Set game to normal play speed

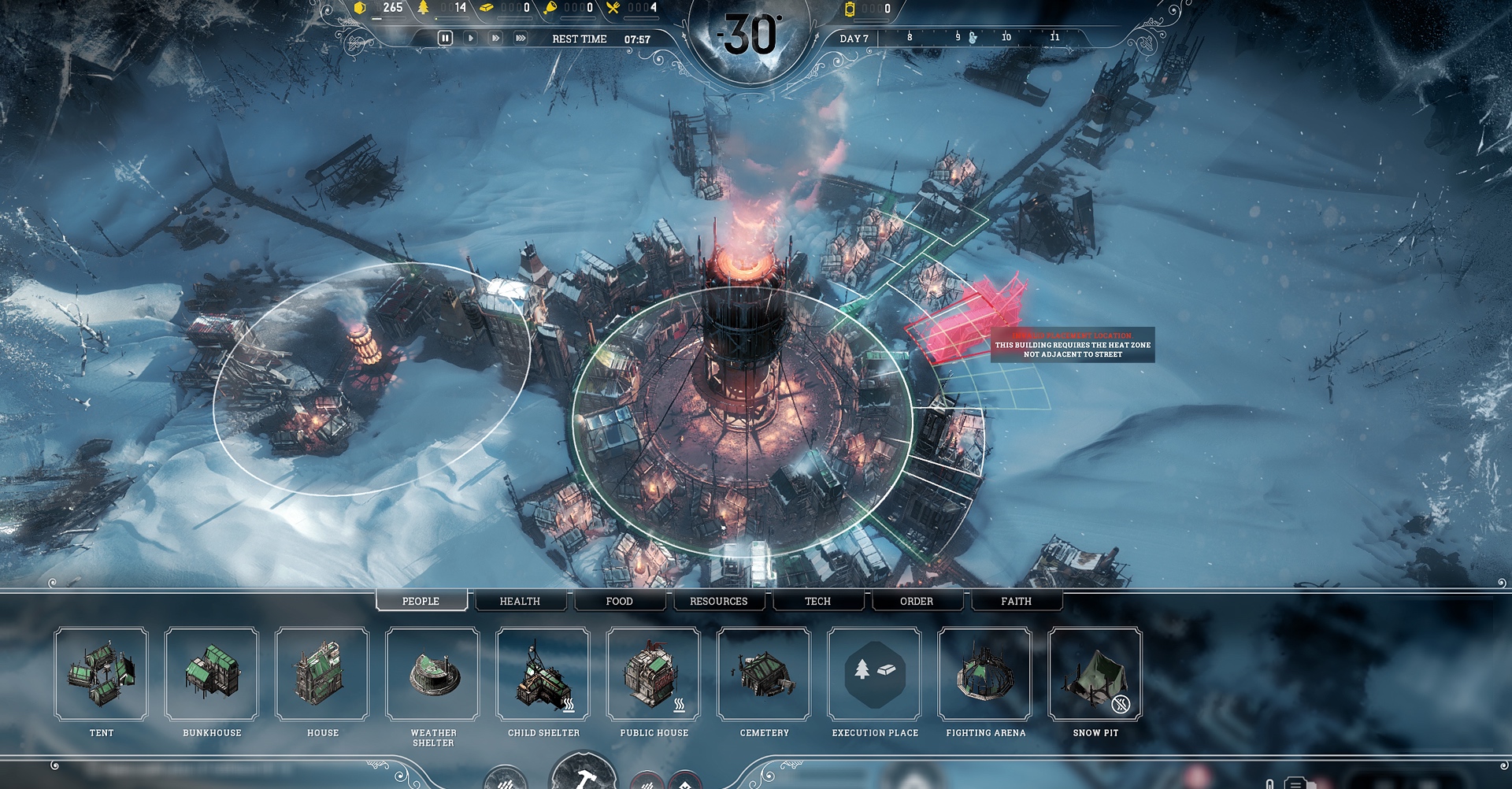point(470,38)
